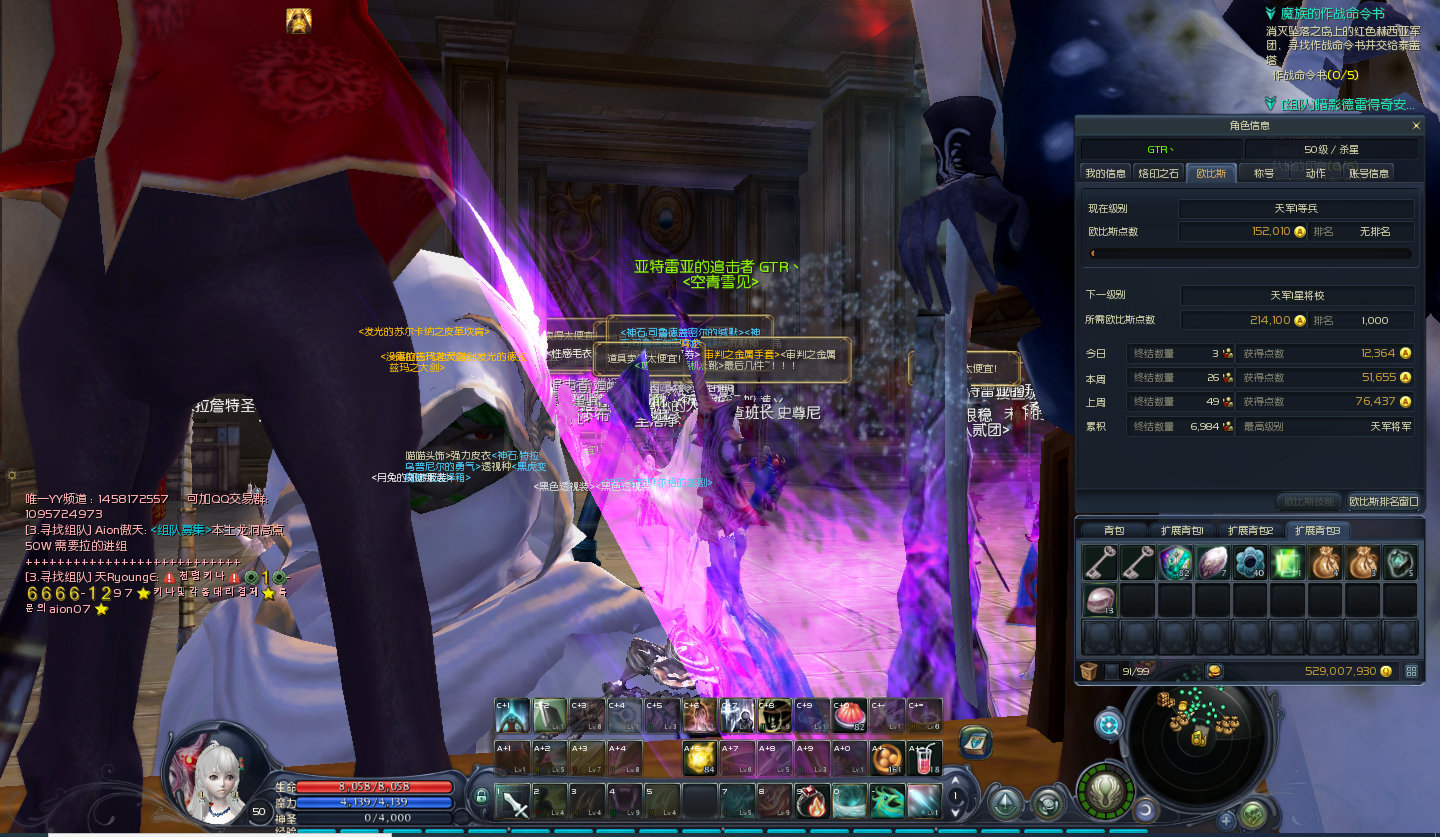Select the 称号 title tab
This screenshot has height=837, width=1440.
tap(1264, 173)
